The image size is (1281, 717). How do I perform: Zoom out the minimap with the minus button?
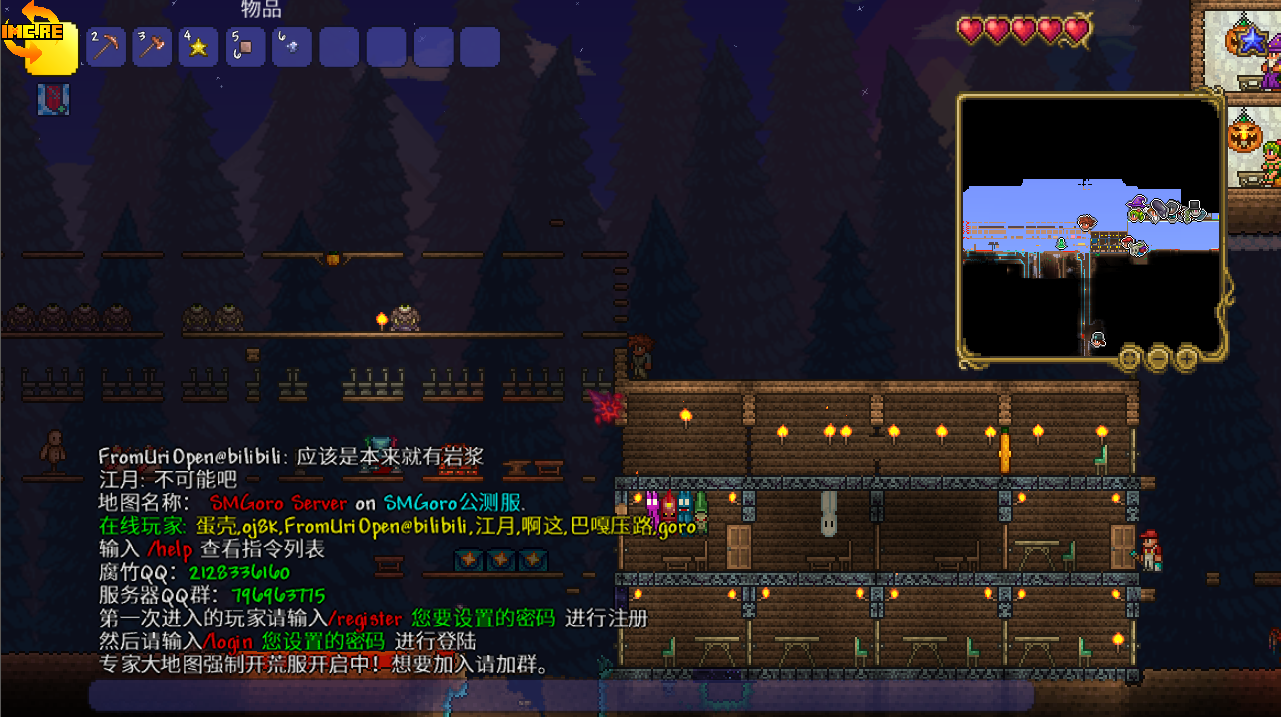click(1158, 356)
